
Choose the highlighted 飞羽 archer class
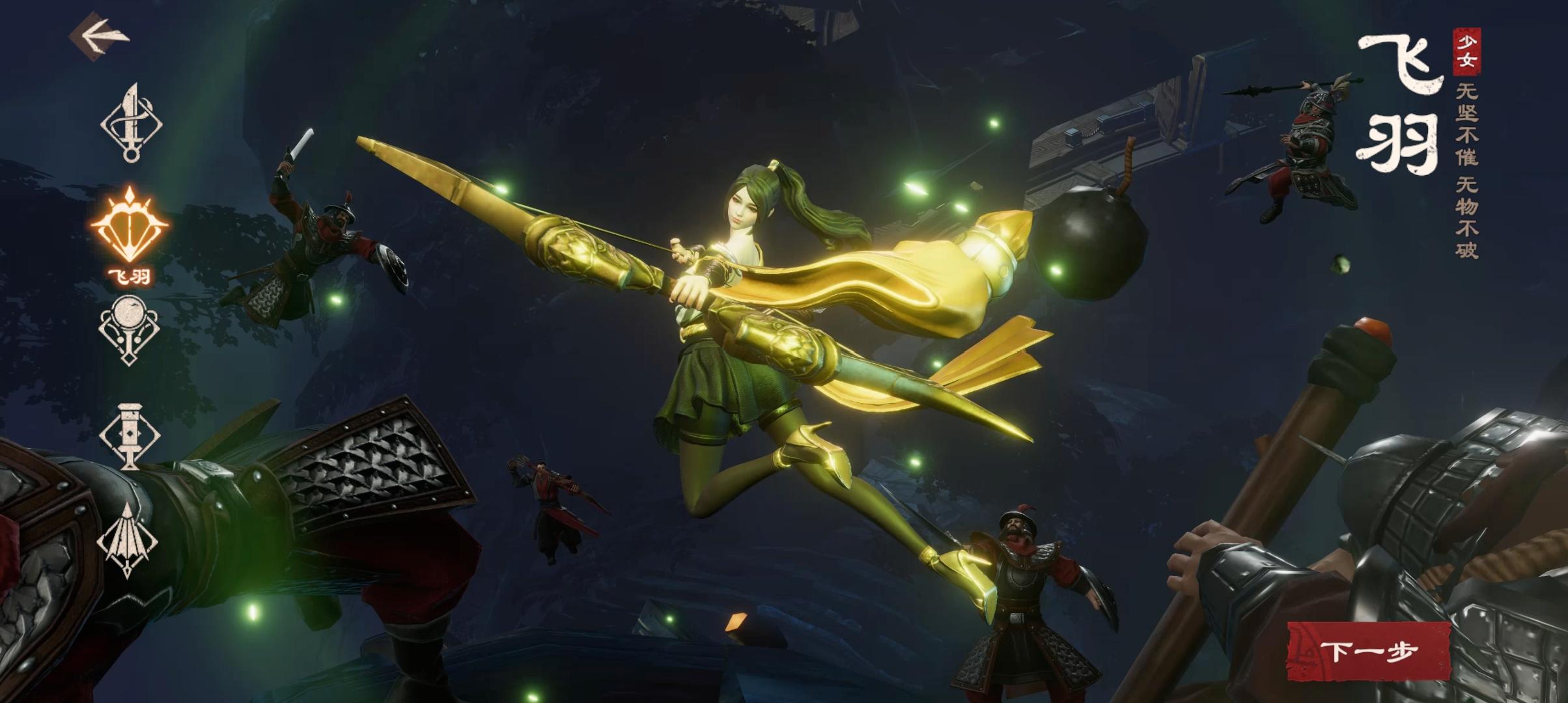tap(130, 228)
